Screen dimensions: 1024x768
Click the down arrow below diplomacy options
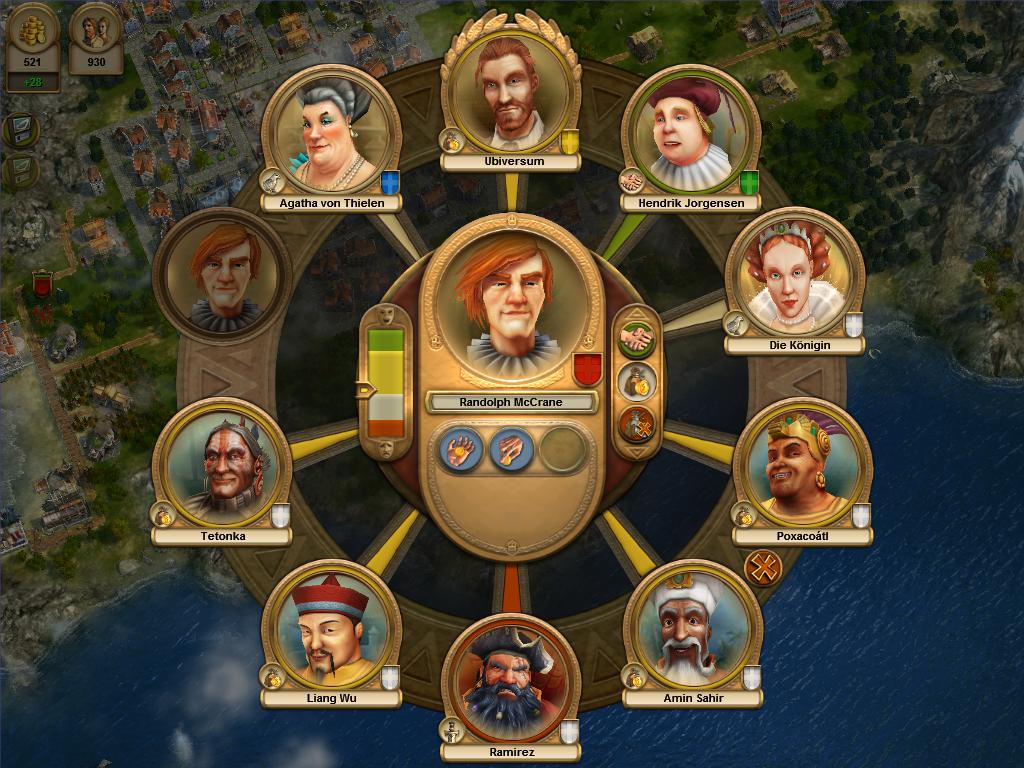(635, 452)
